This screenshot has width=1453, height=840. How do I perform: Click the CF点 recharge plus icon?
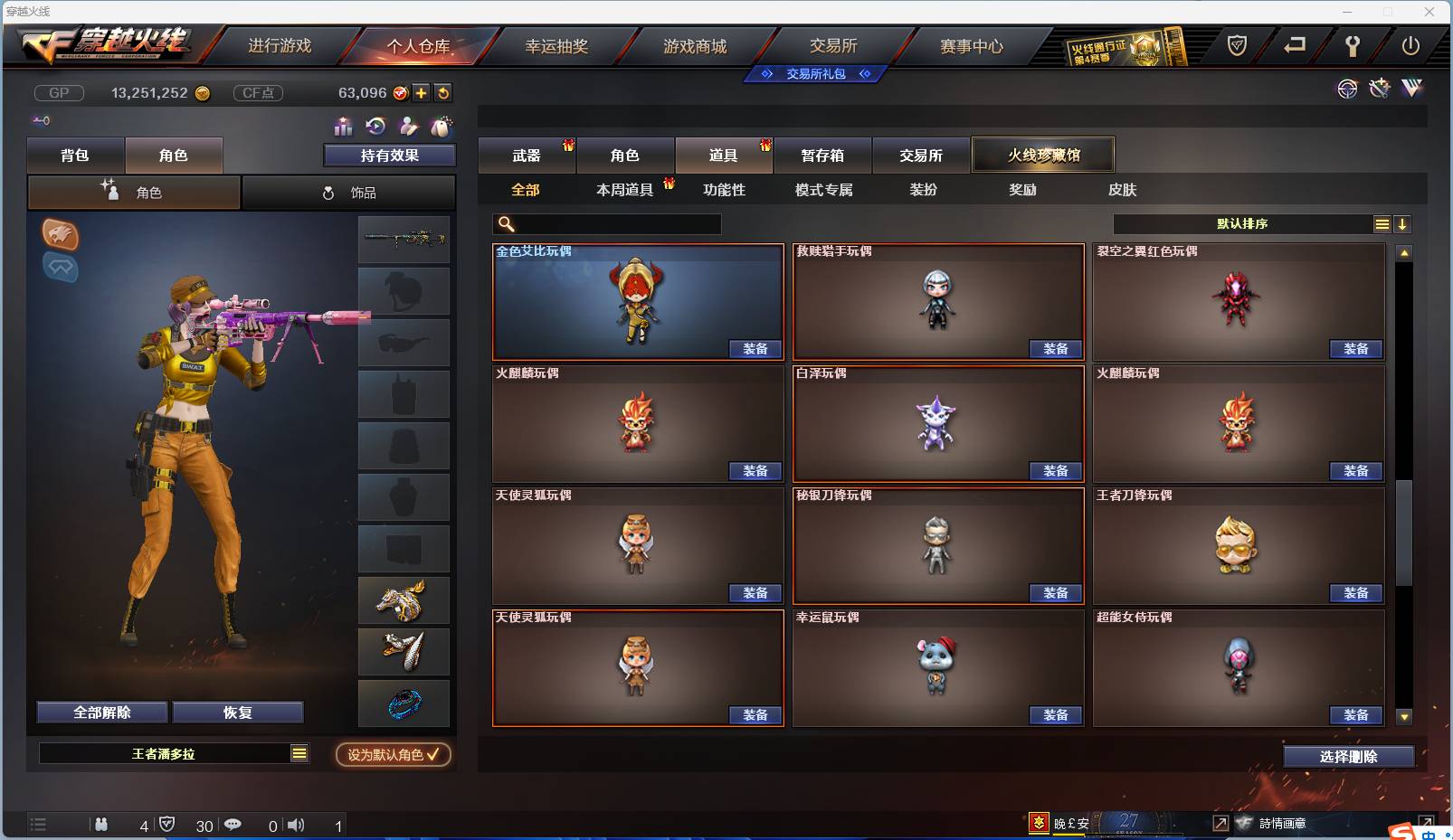click(x=421, y=92)
